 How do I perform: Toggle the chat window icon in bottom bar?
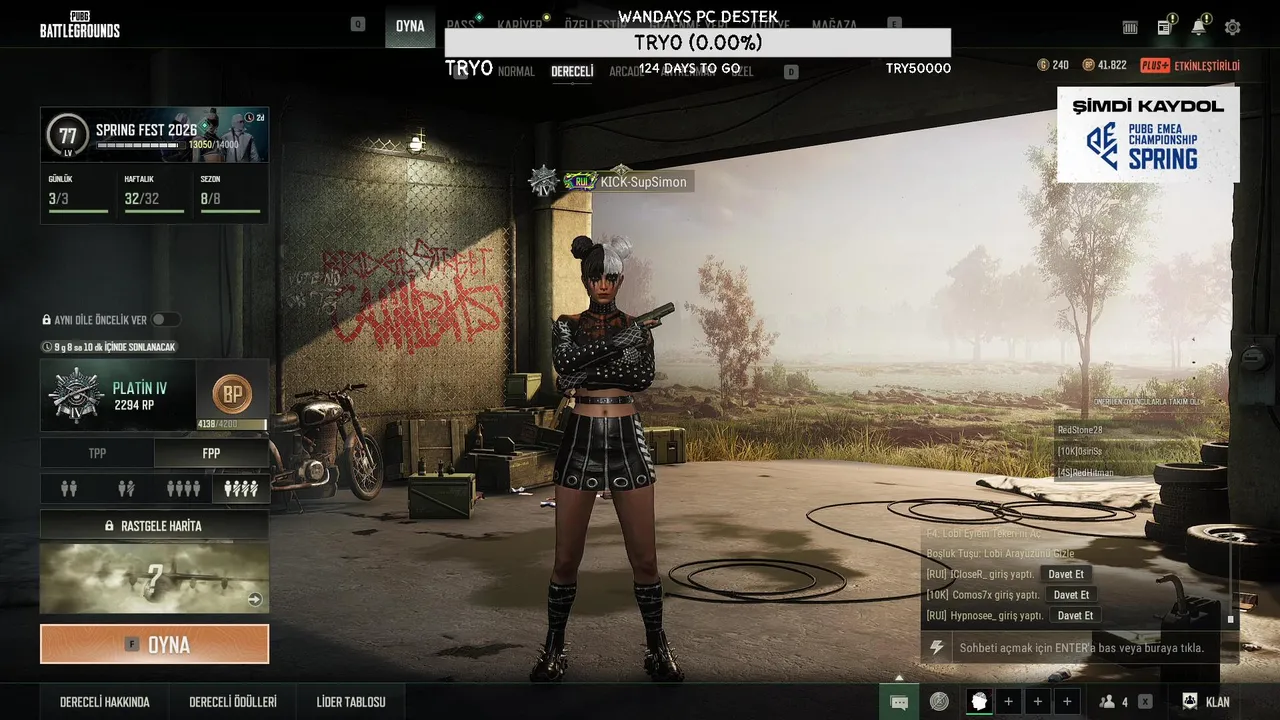pyautogui.click(x=899, y=702)
